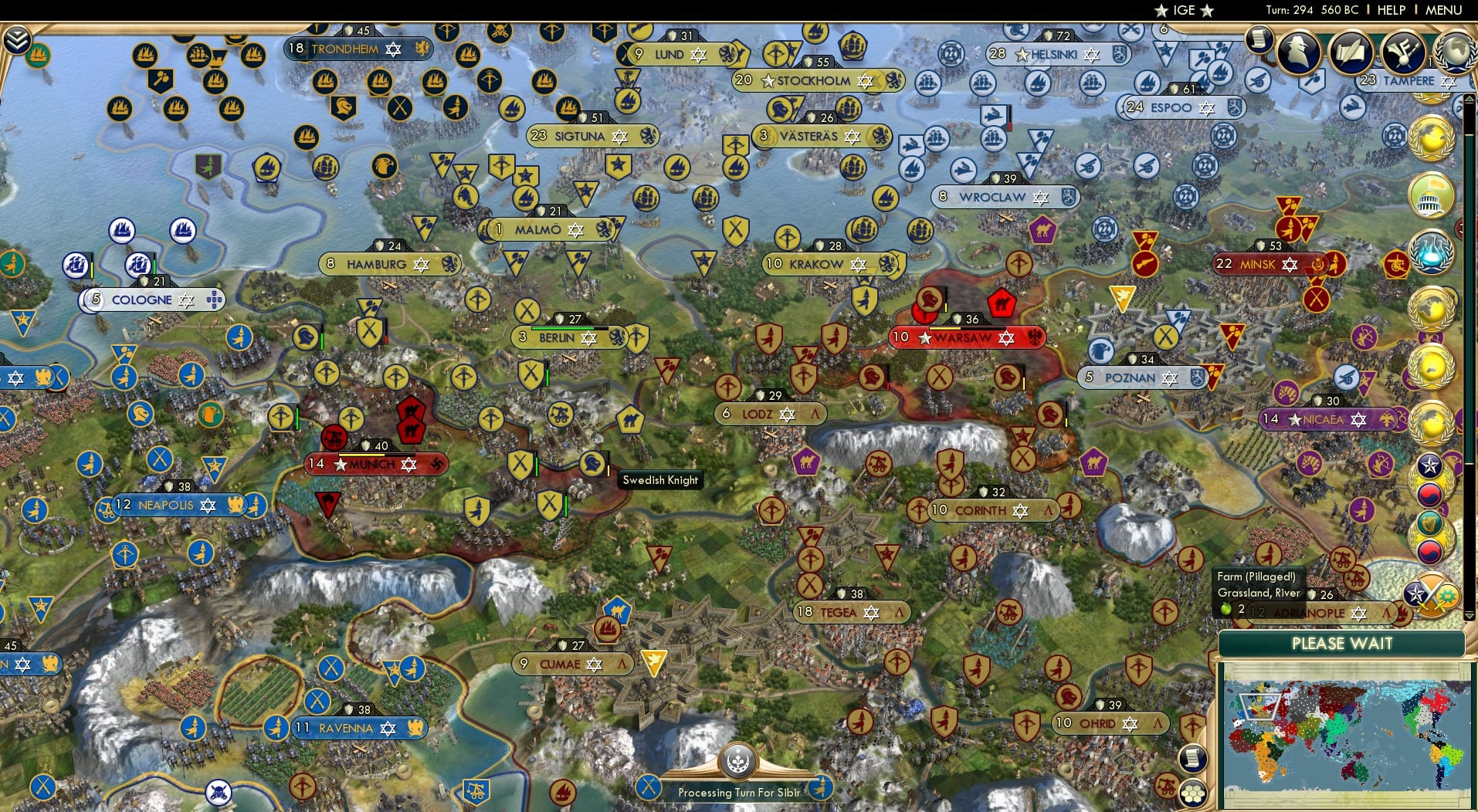Collapse the unit panel via top-left double chevron
The image size is (1478, 812).
point(19,37)
